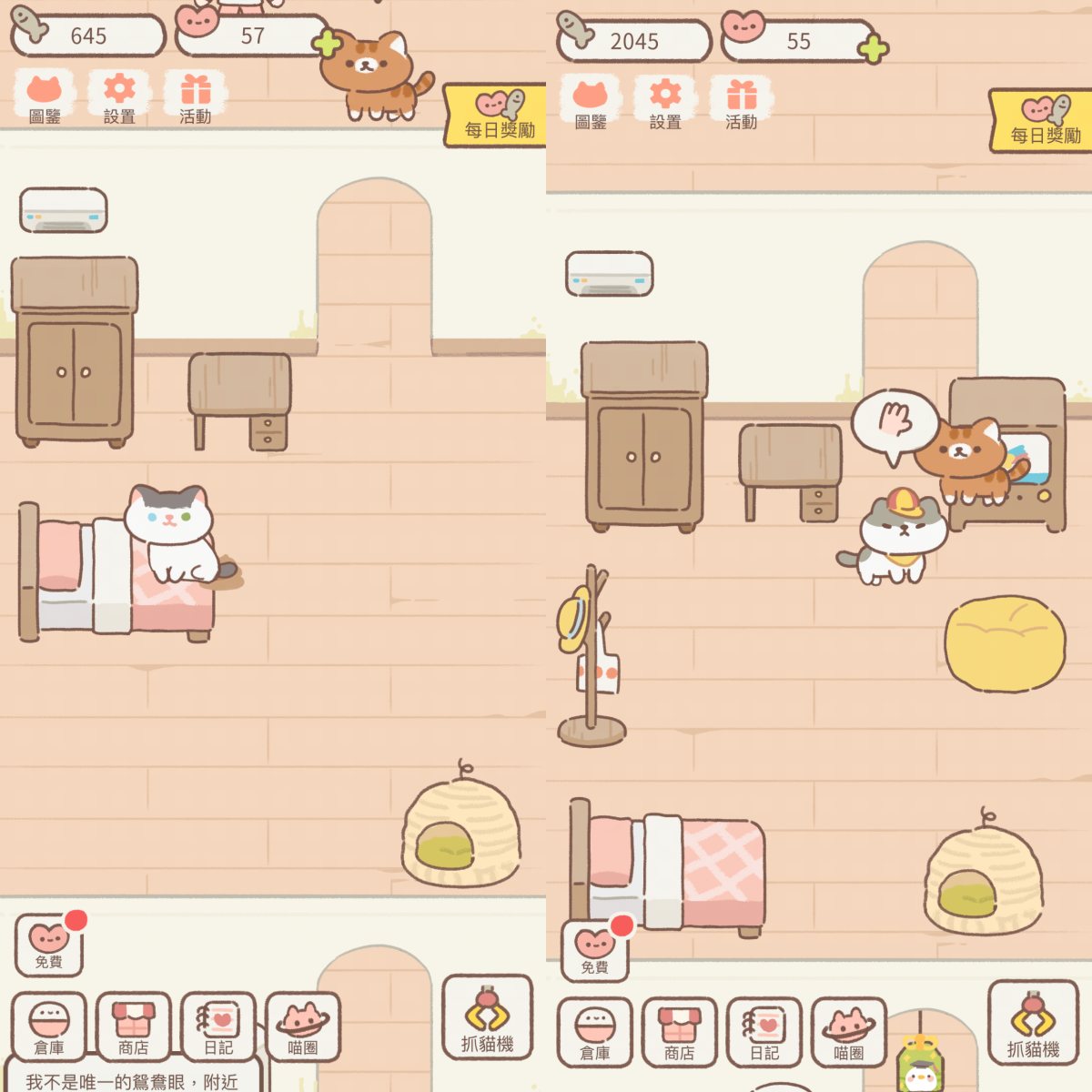Tap the green plus beside the 57 hearts
The width and height of the screenshot is (1092, 1092).
[x=328, y=43]
